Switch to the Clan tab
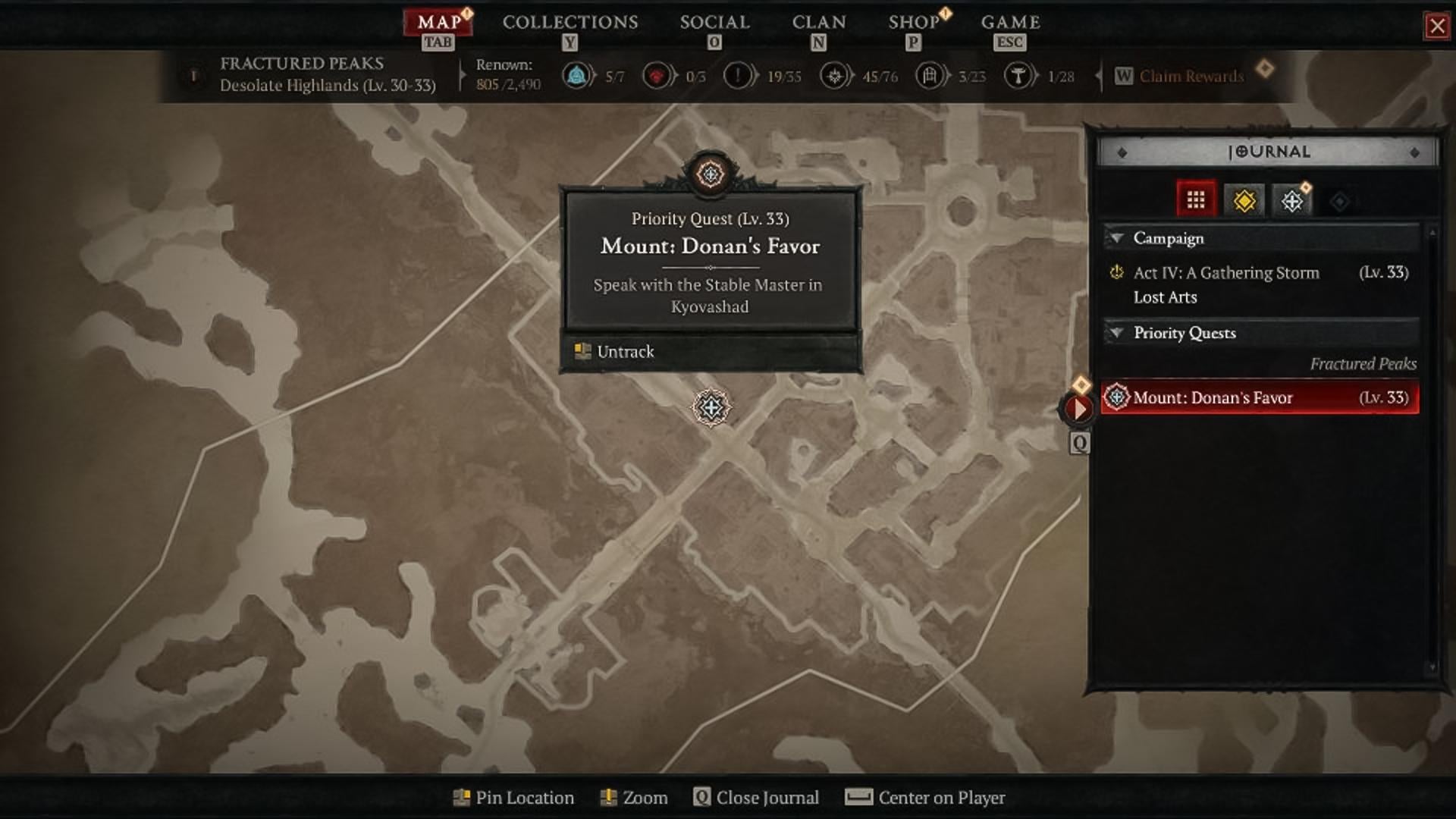This screenshot has height=819, width=1456. 818,22
